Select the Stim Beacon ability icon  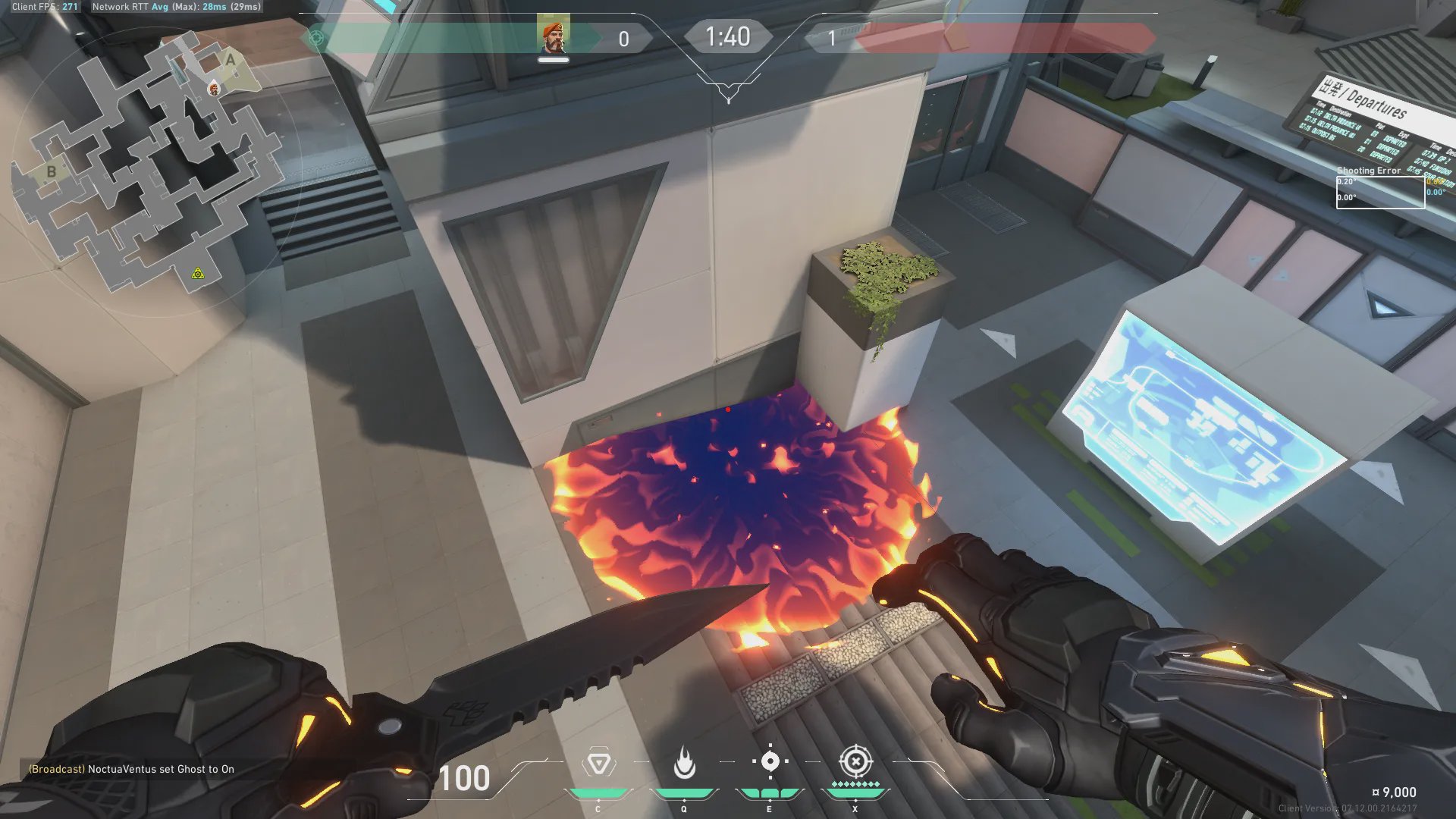[x=598, y=763]
